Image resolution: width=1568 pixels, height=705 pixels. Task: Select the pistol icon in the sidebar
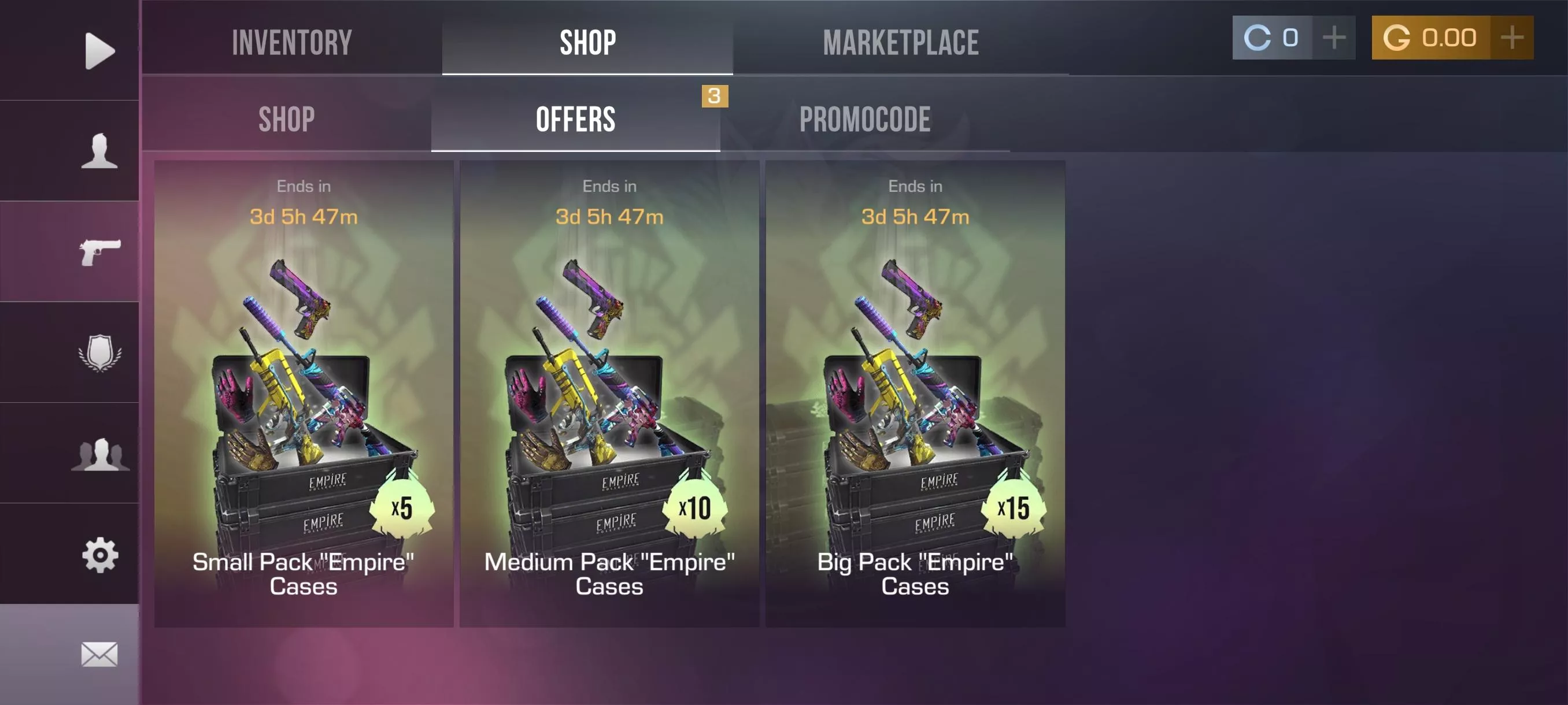click(99, 251)
